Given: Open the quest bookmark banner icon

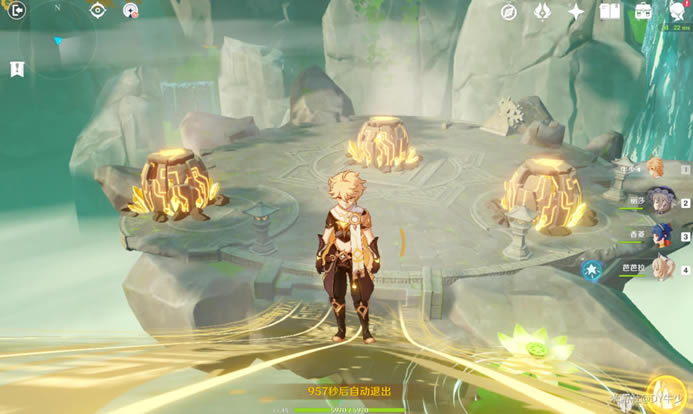Looking at the screenshot, I should tap(17, 69).
